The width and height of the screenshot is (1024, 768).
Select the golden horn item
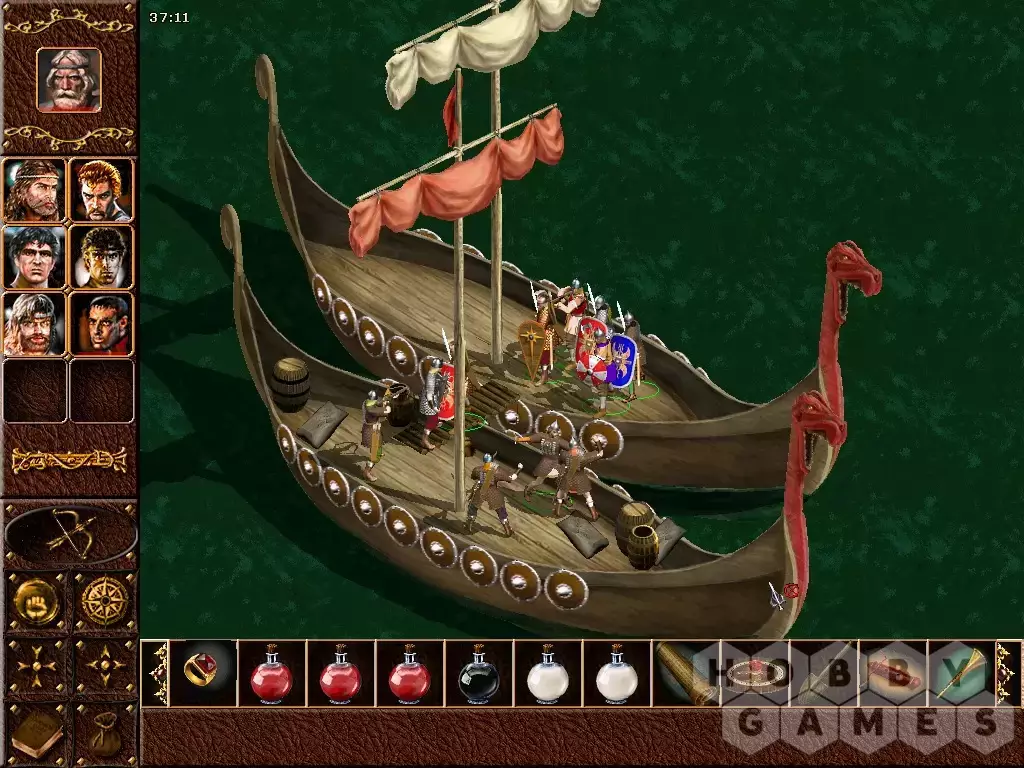962,672
